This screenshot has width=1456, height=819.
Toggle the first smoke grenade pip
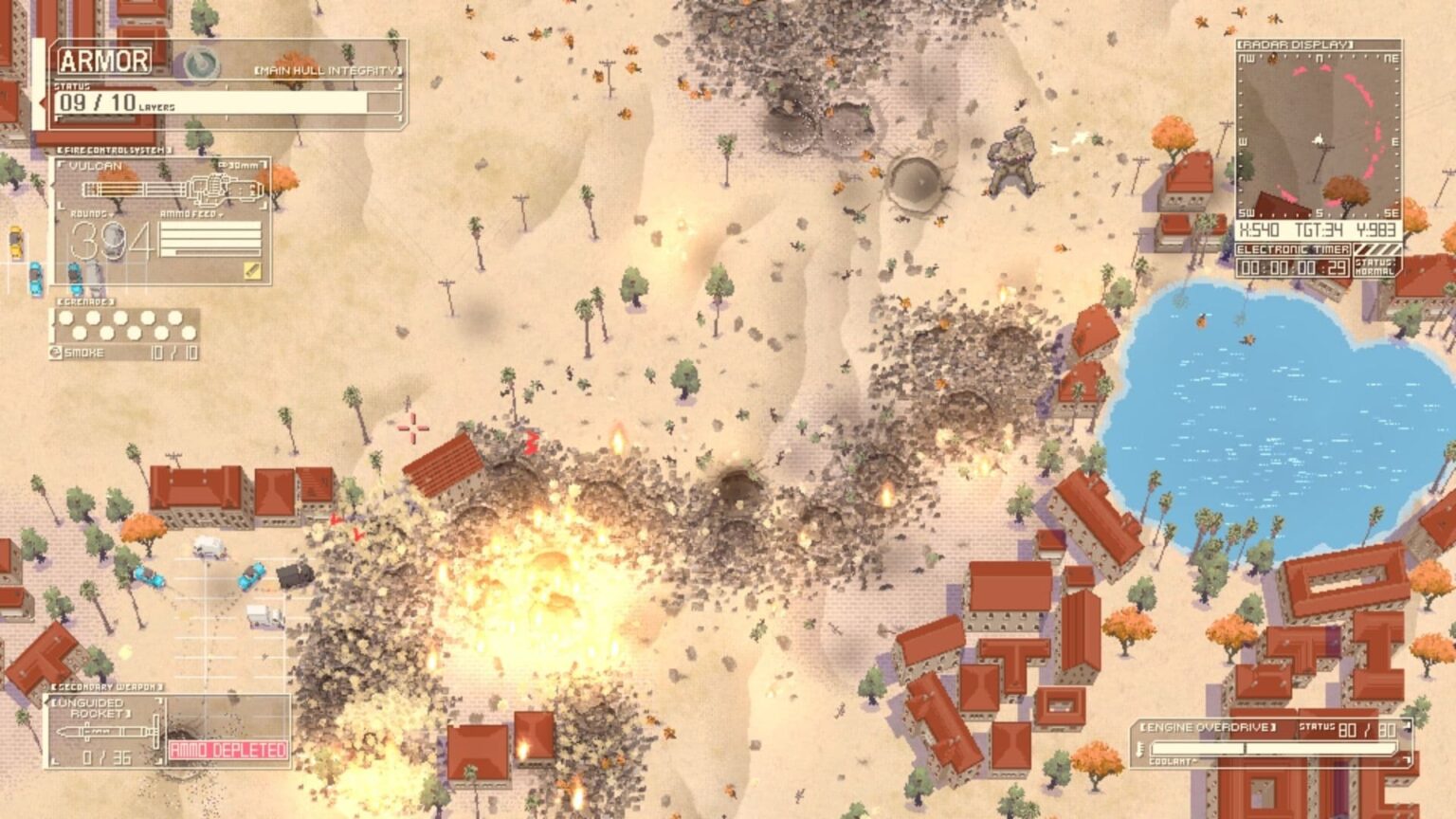(66, 318)
